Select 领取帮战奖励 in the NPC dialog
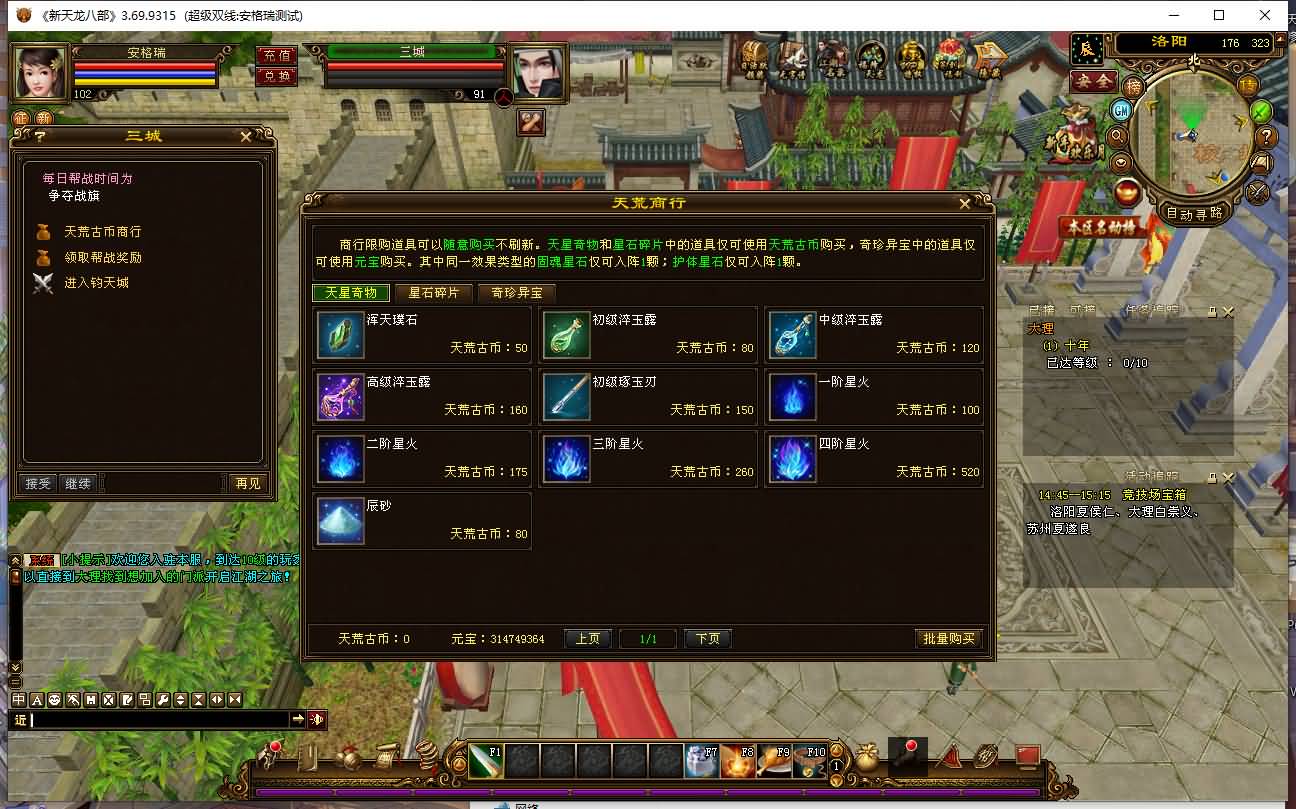Image resolution: width=1296 pixels, height=809 pixels. point(102,257)
